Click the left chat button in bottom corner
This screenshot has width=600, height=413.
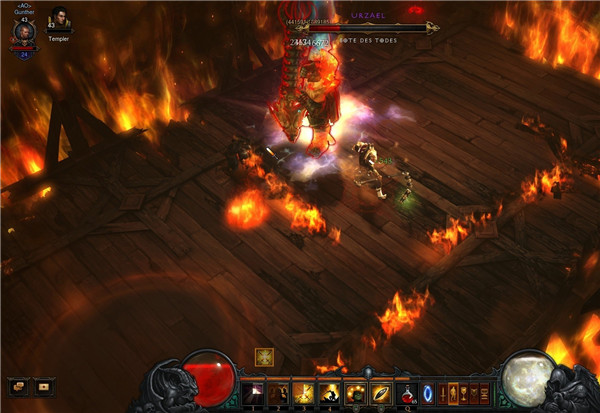tap(19, 385)
